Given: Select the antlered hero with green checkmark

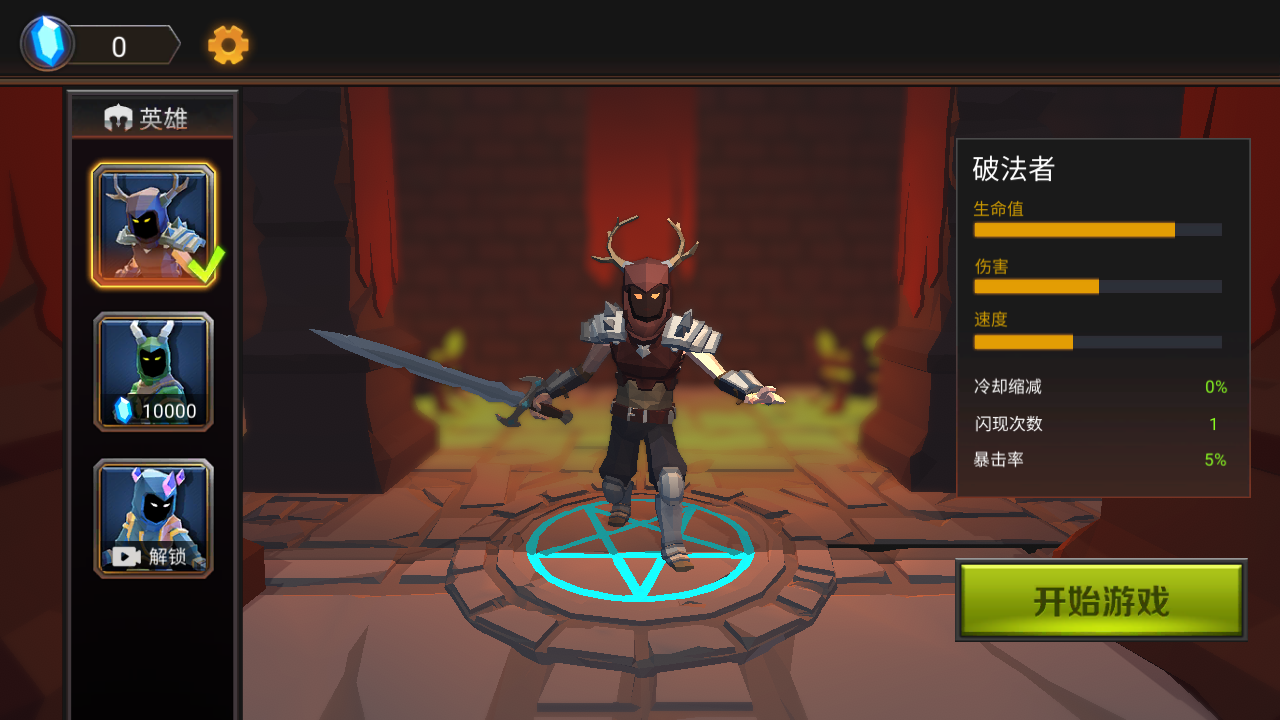Looking at the screenshot, I should [x=153, y=225].
